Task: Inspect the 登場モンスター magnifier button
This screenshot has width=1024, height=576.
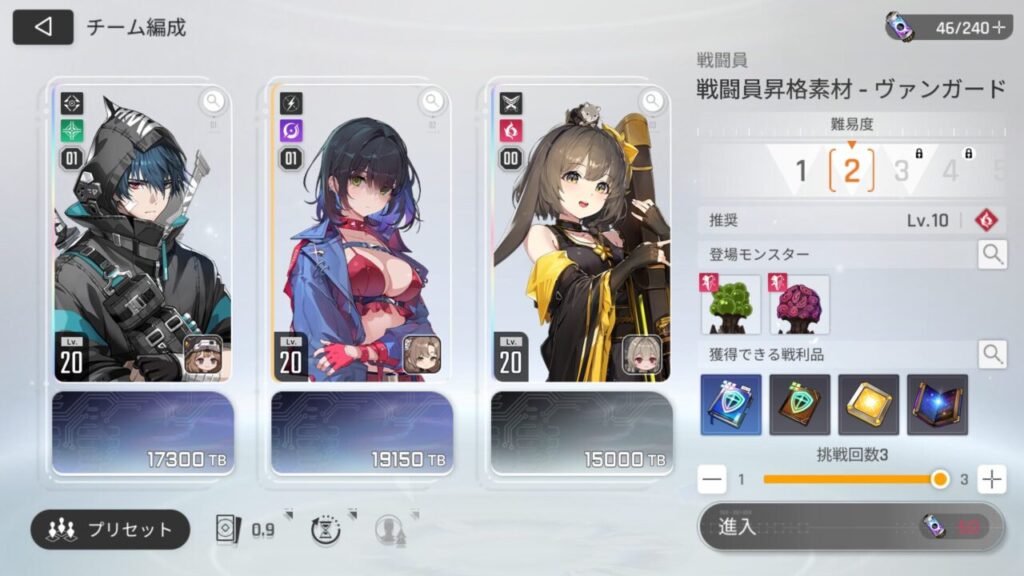Action: [992, 254]
